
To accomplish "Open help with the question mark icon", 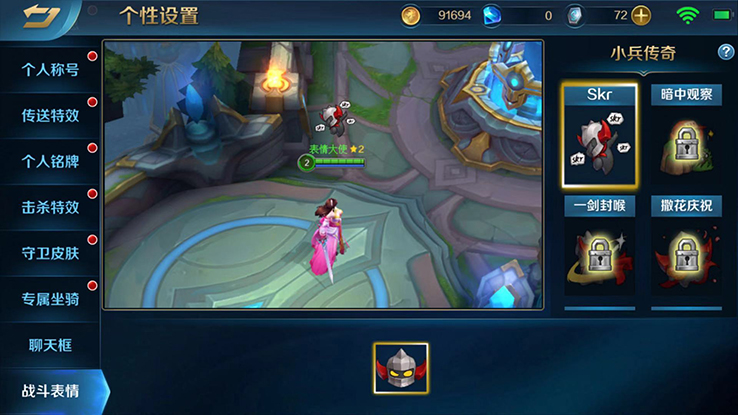I will [x=726, y=52].
